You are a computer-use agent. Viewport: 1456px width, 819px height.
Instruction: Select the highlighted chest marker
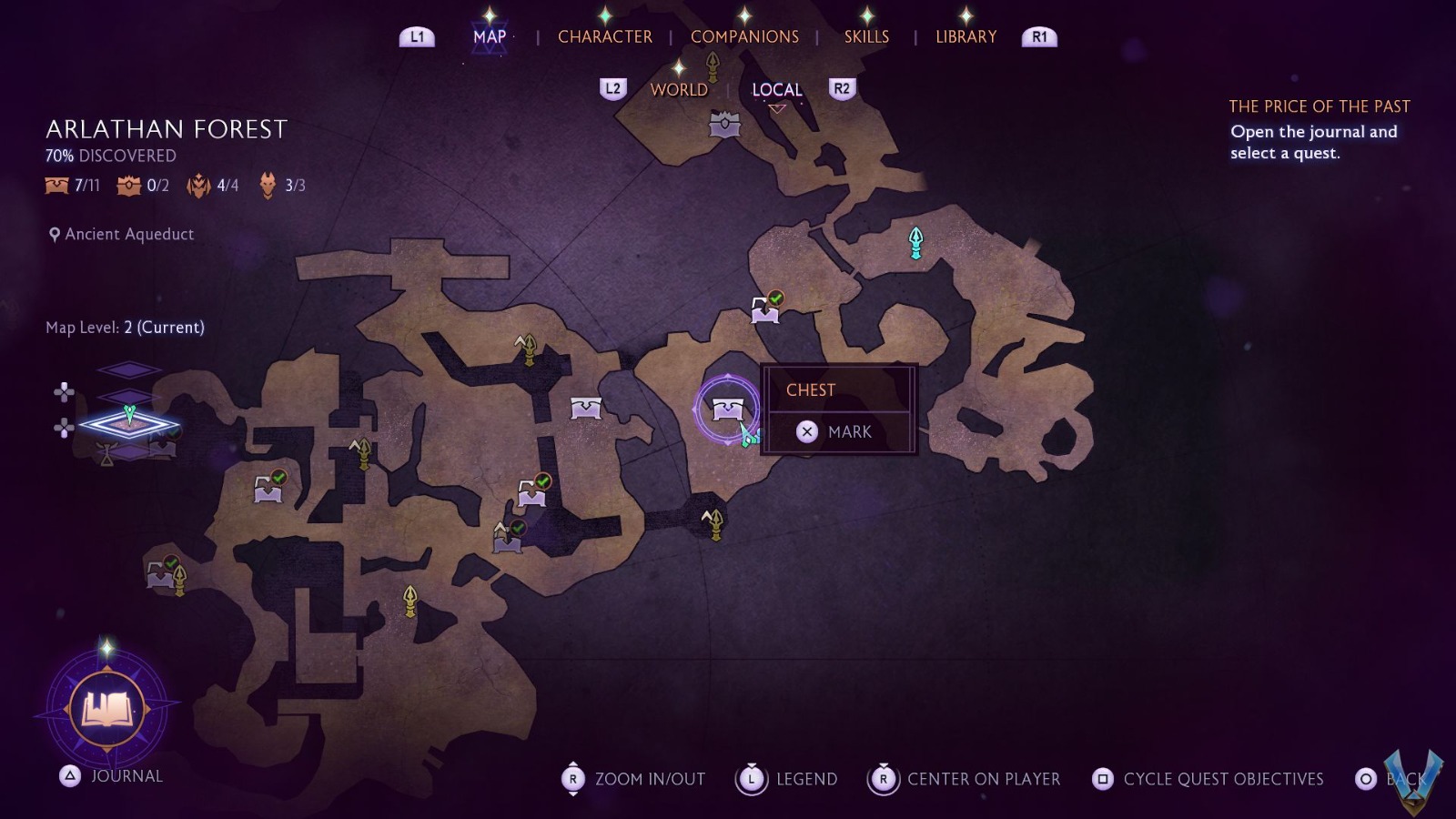[x=727, y=409]
